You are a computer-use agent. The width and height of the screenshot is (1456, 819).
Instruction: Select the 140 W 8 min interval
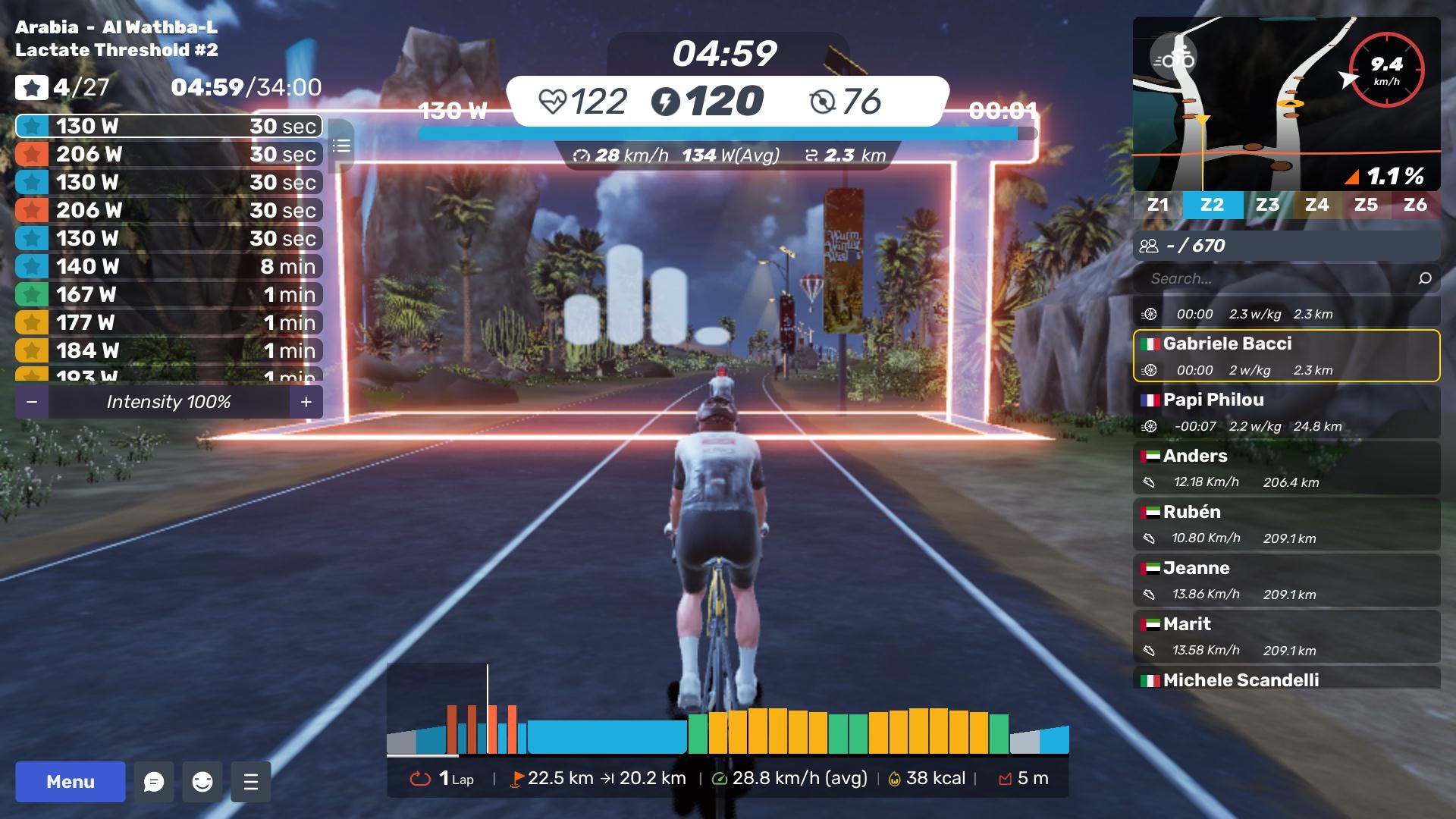[168, 267]
